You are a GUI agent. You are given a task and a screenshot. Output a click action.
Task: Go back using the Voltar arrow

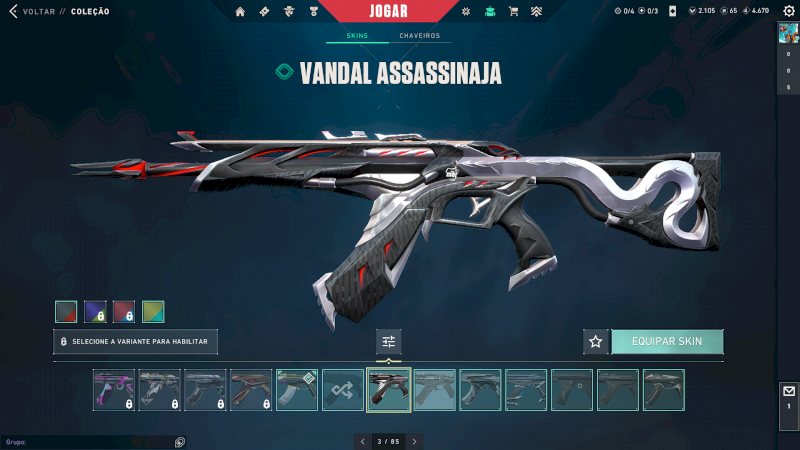point(13,11)
